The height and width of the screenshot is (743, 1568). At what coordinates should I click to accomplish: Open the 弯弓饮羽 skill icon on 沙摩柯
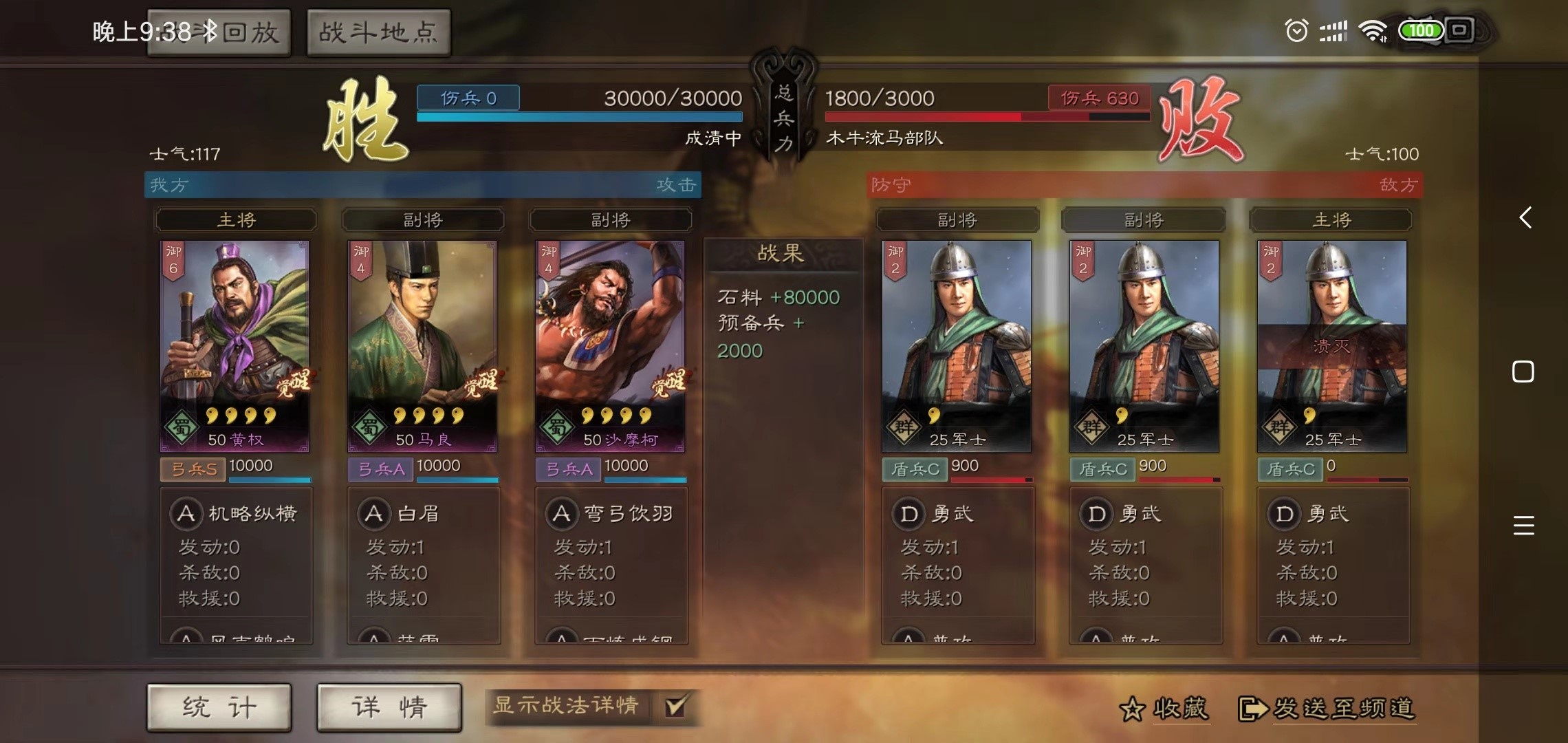(560, 513)
